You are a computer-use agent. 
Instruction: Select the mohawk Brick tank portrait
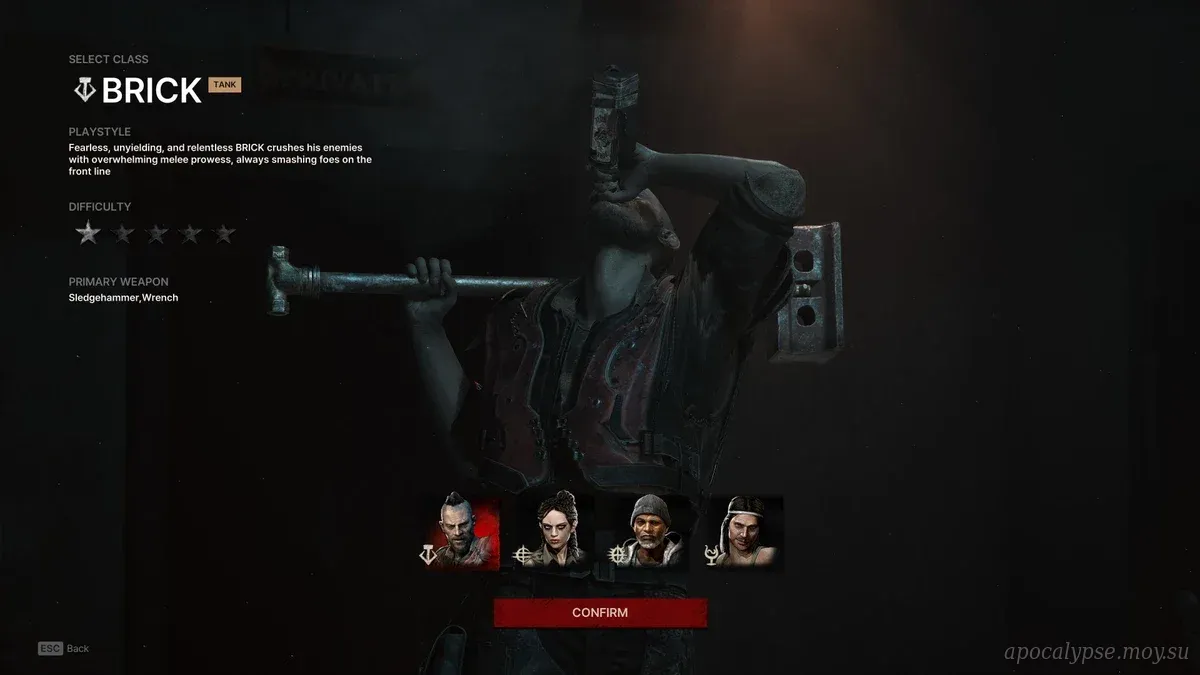click(459, 534)
